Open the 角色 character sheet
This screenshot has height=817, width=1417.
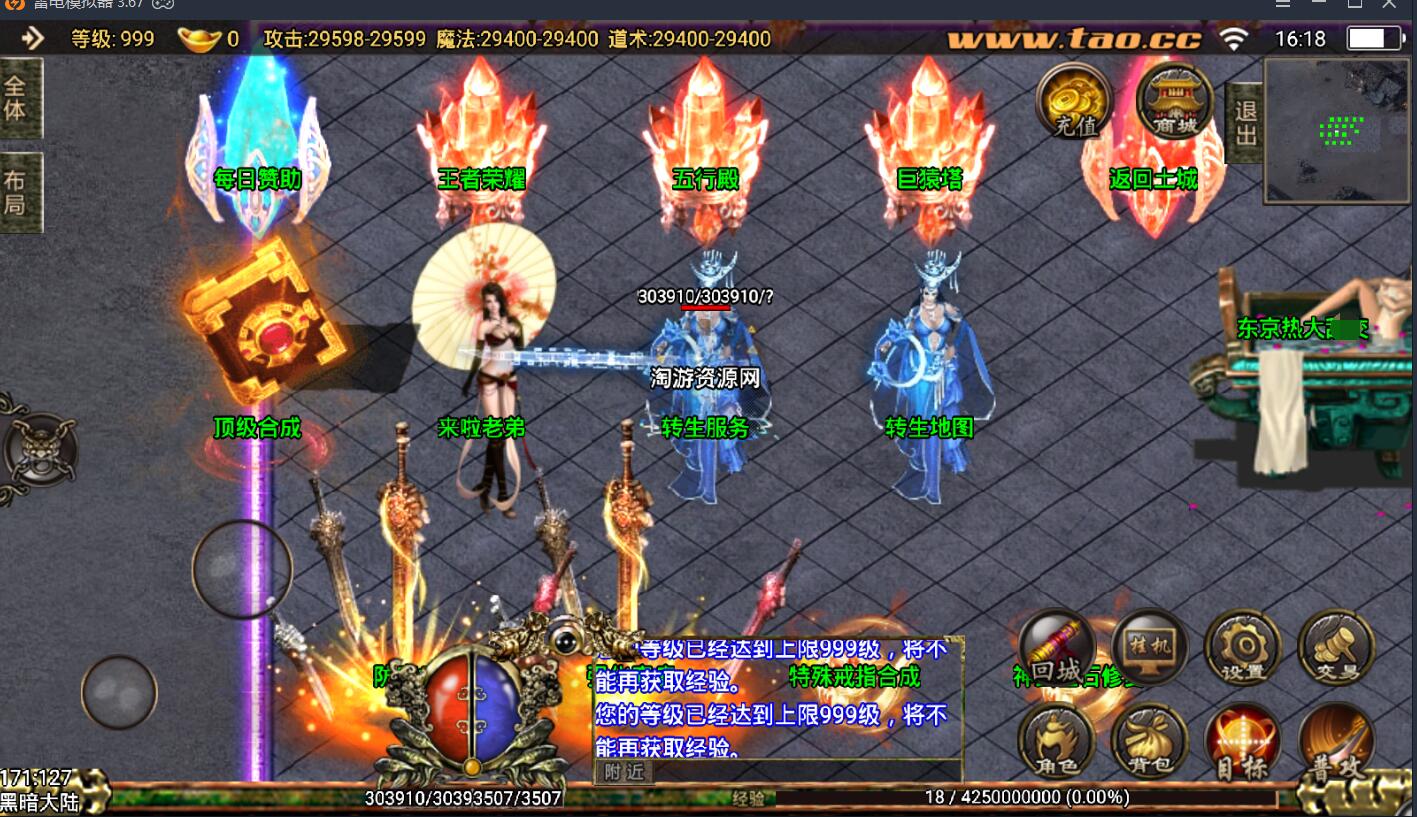[1056, 742]
